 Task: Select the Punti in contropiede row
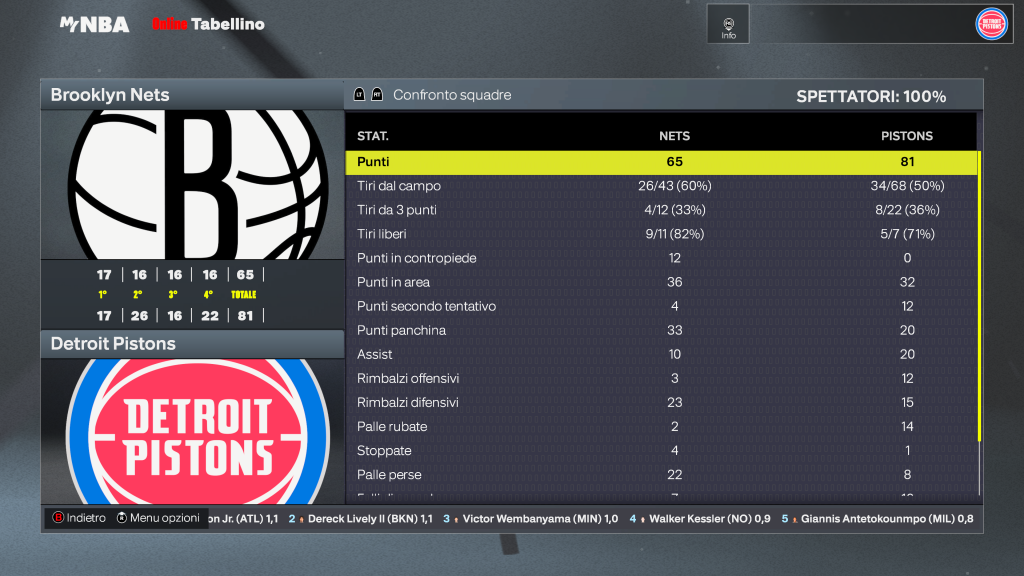[x=661, y=258]
